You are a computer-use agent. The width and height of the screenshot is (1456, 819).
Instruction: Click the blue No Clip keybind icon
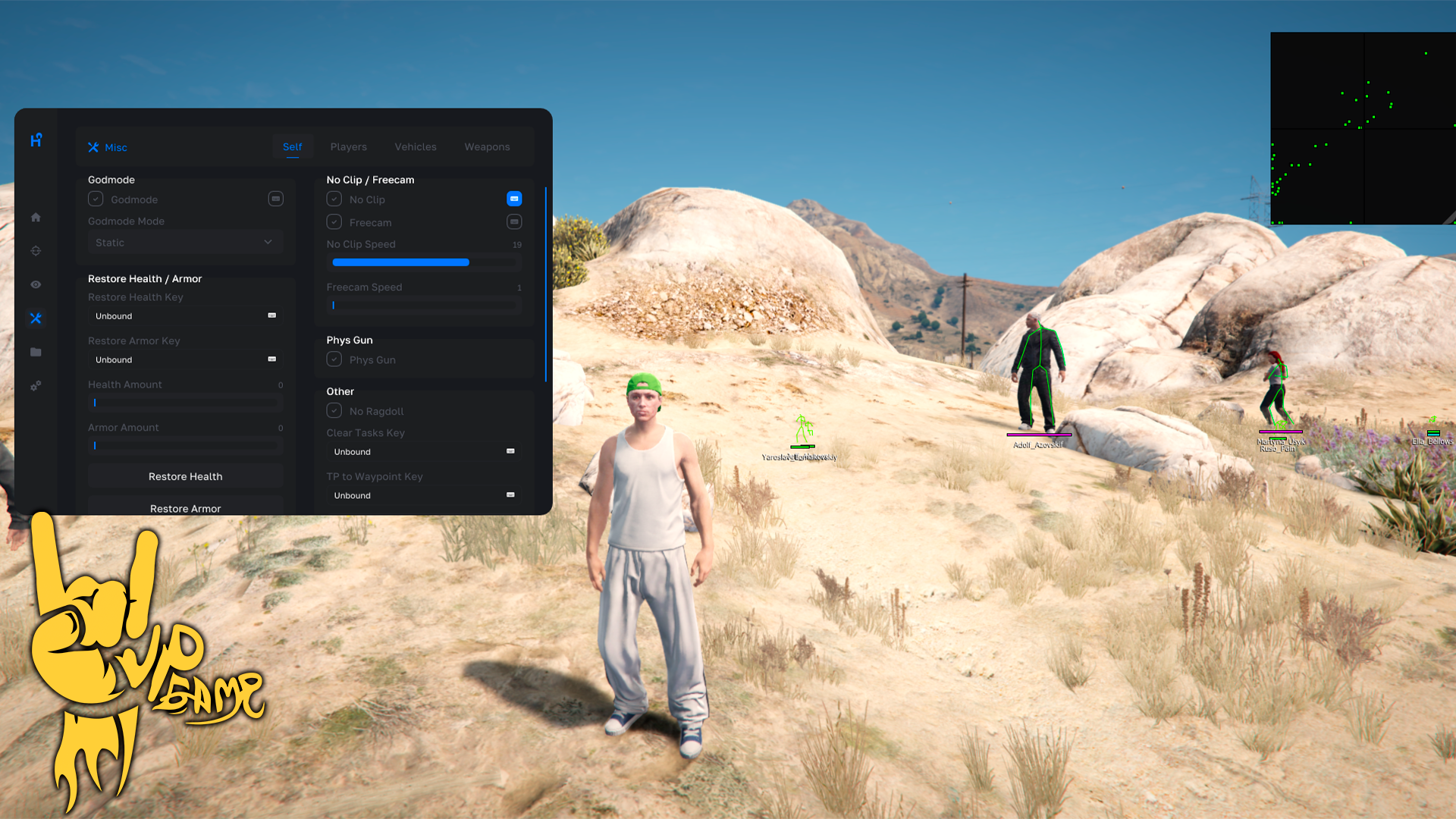514,199
